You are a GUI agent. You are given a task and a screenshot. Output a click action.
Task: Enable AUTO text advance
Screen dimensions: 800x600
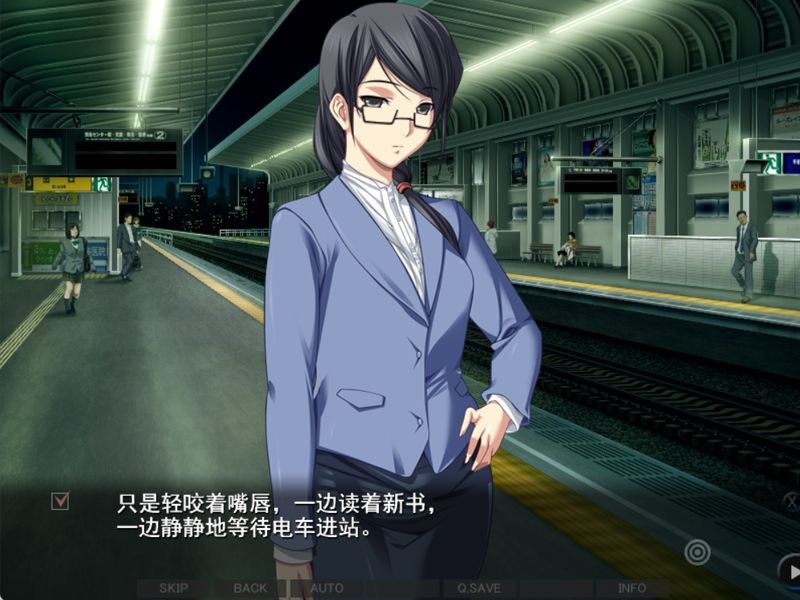tap(326, 588)
